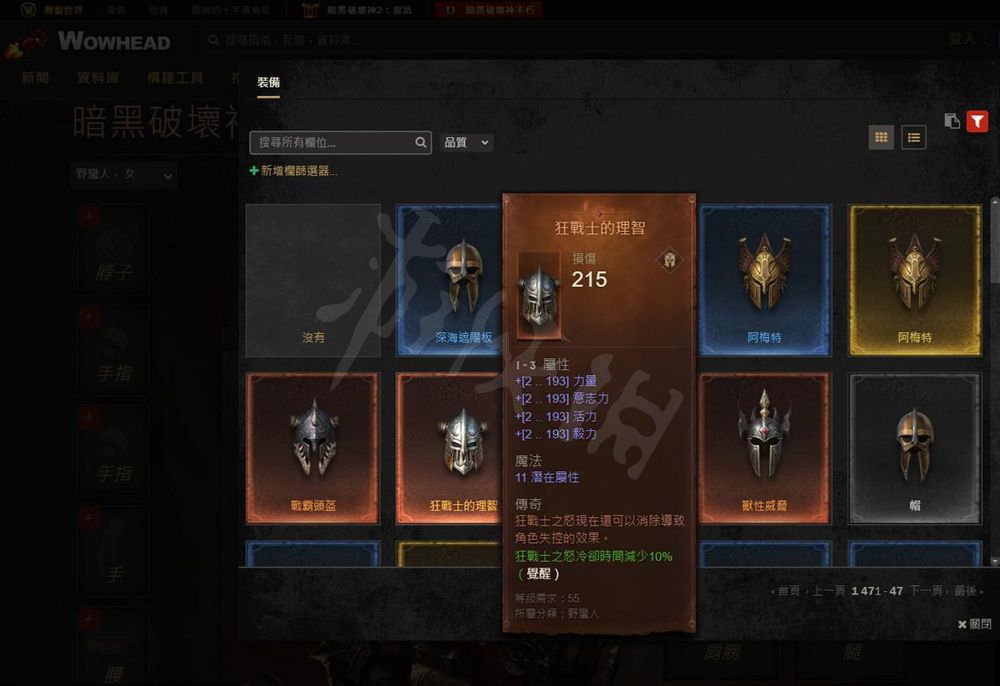Screen dimensions: 1000x686
Task: Select the 帽 cap item tile
Action: coord(914,448)
